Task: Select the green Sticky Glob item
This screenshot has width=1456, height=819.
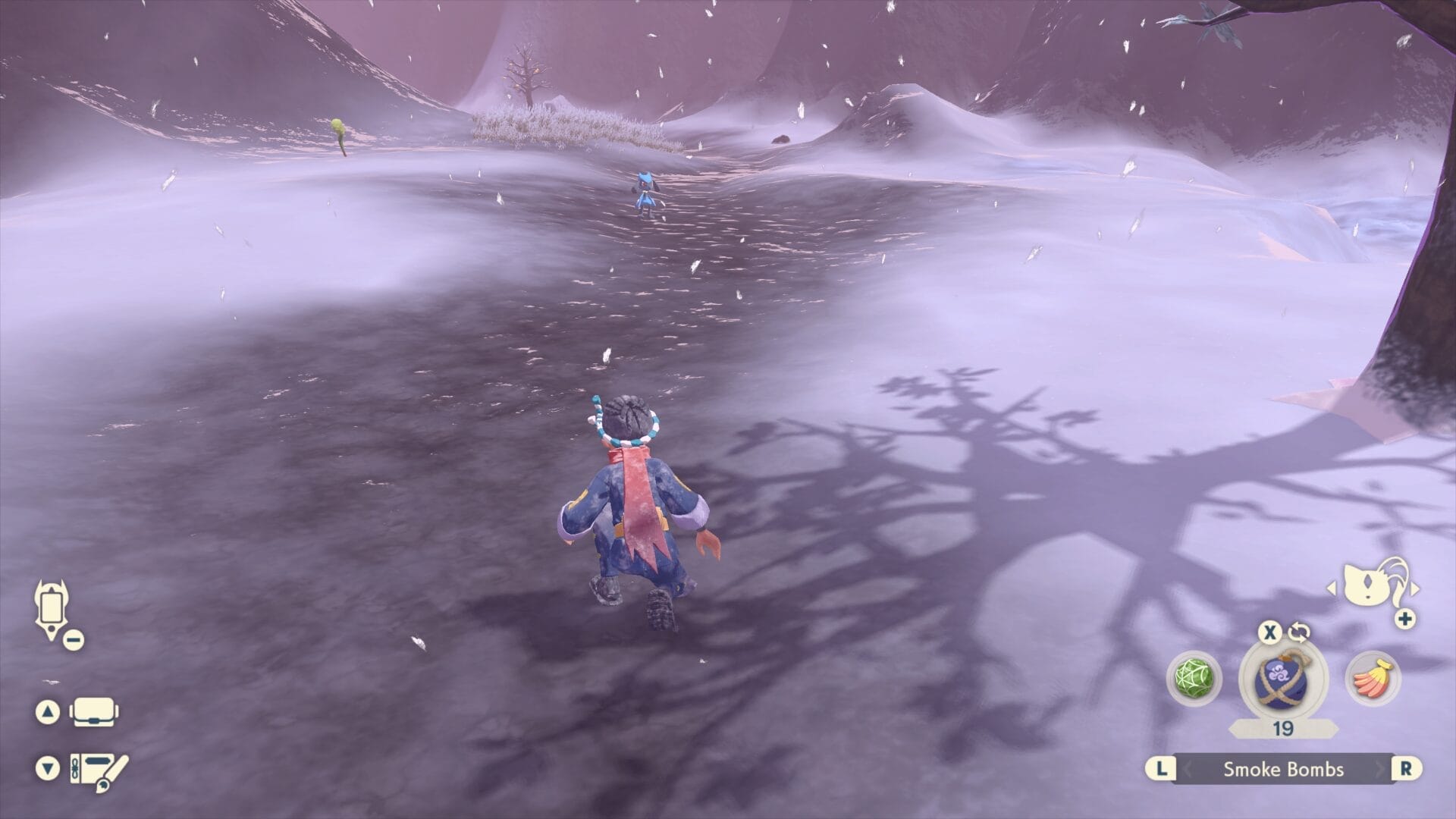Action: [1193, 677]
